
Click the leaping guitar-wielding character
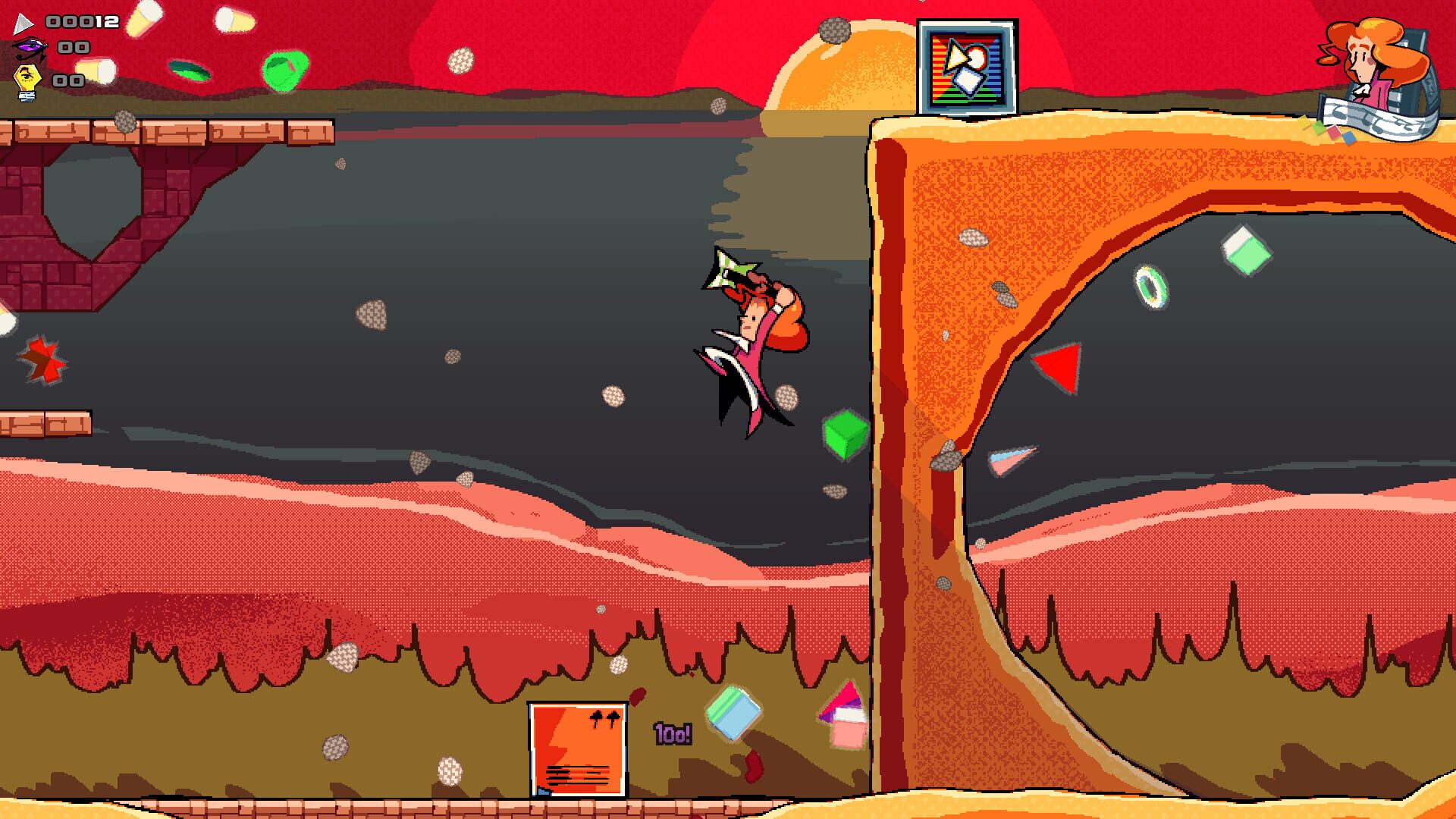tap(751, 341)
